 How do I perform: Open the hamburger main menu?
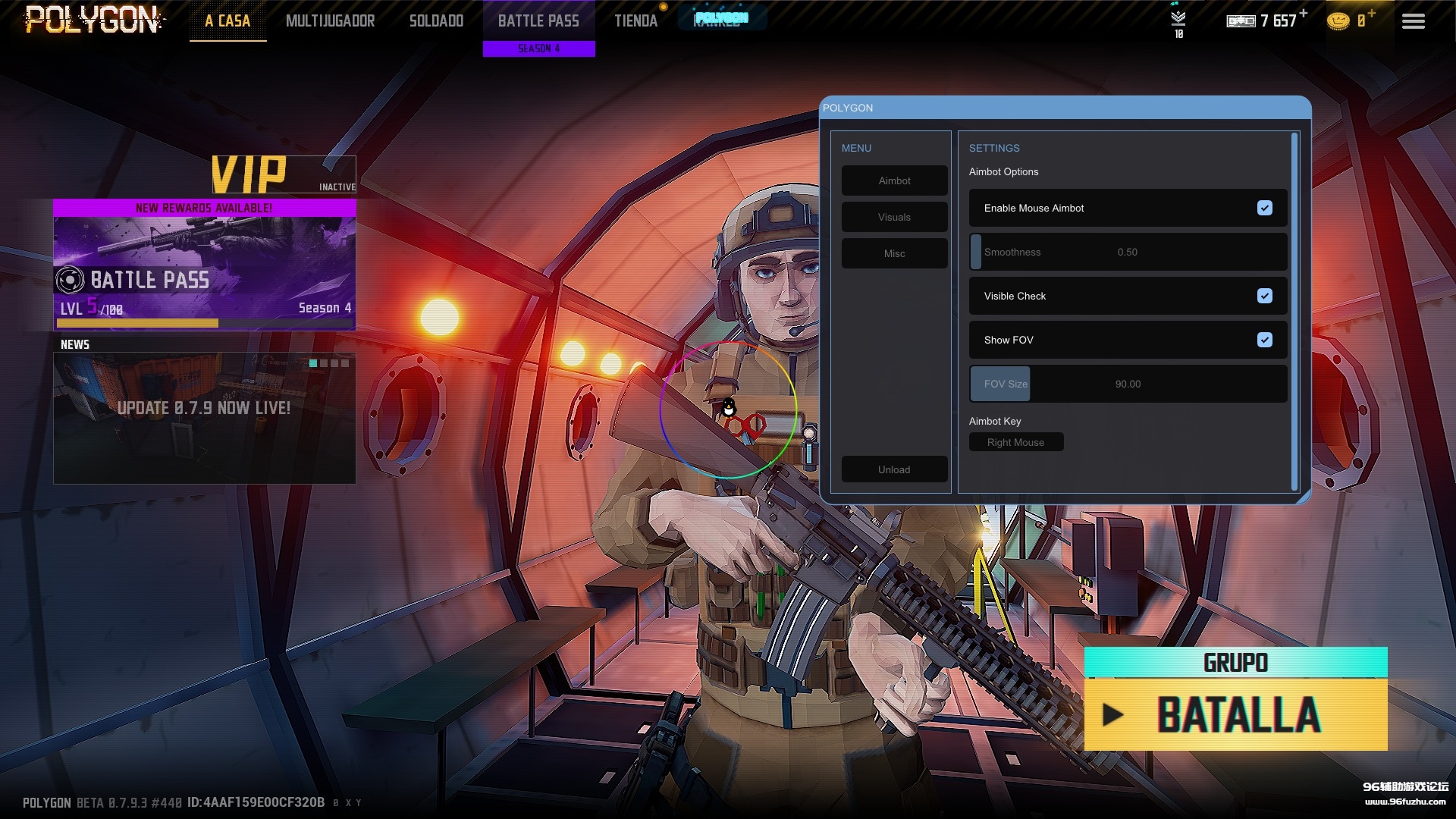(1413, 21)
